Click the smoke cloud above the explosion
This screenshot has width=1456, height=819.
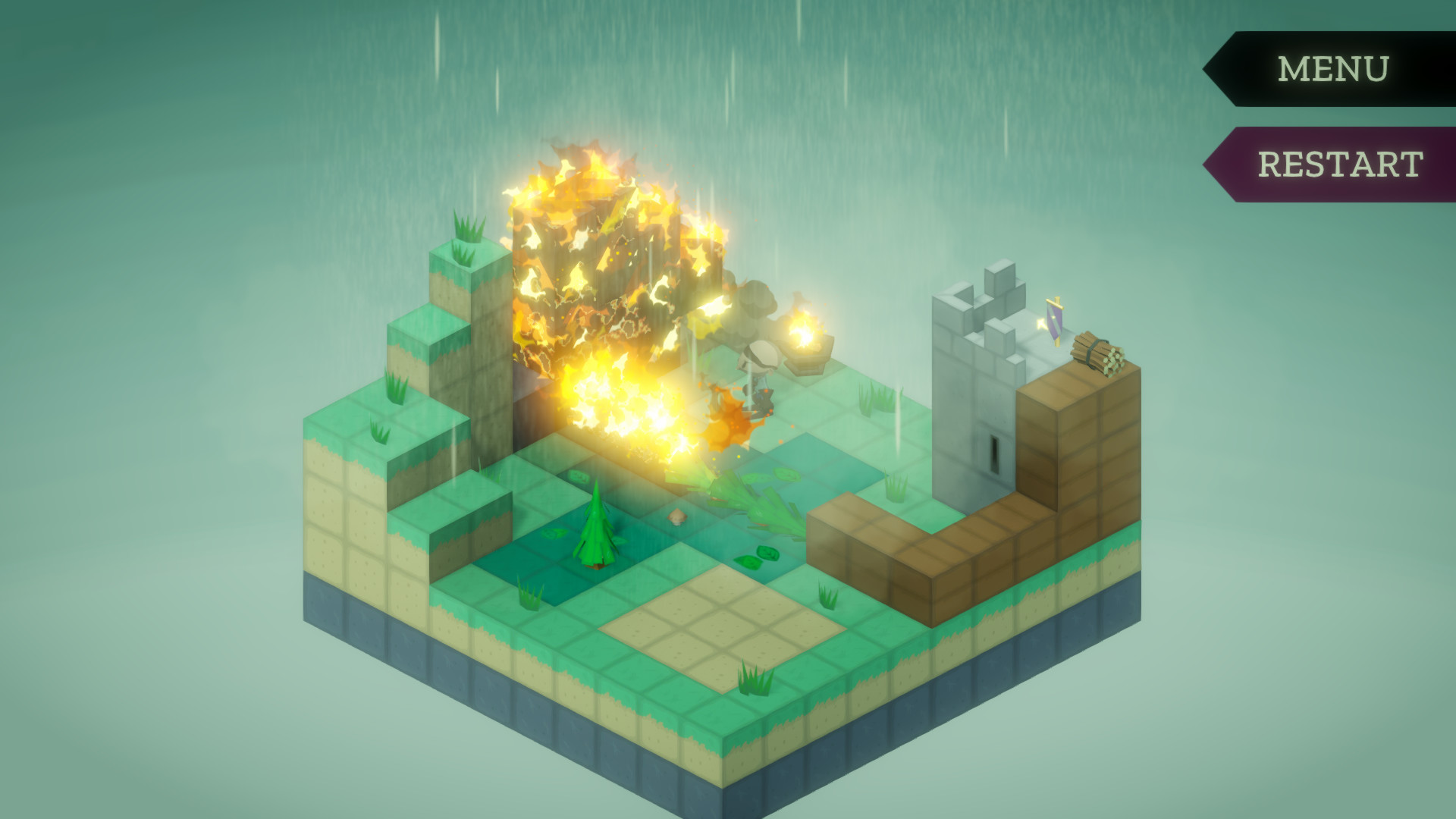point(755,296)
